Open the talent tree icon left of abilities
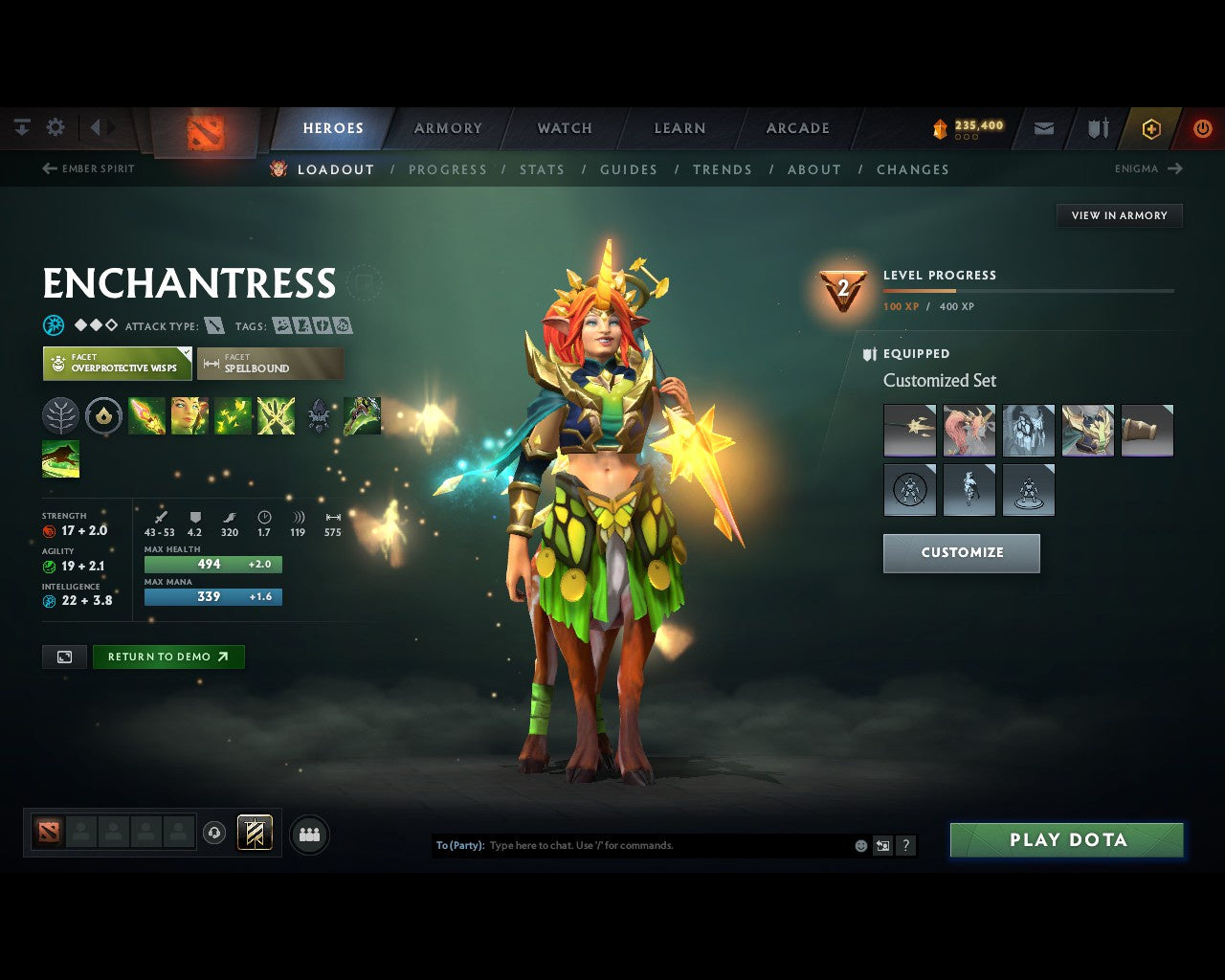Viewport: 1225px width, 980px height. [x=59, y=415]
